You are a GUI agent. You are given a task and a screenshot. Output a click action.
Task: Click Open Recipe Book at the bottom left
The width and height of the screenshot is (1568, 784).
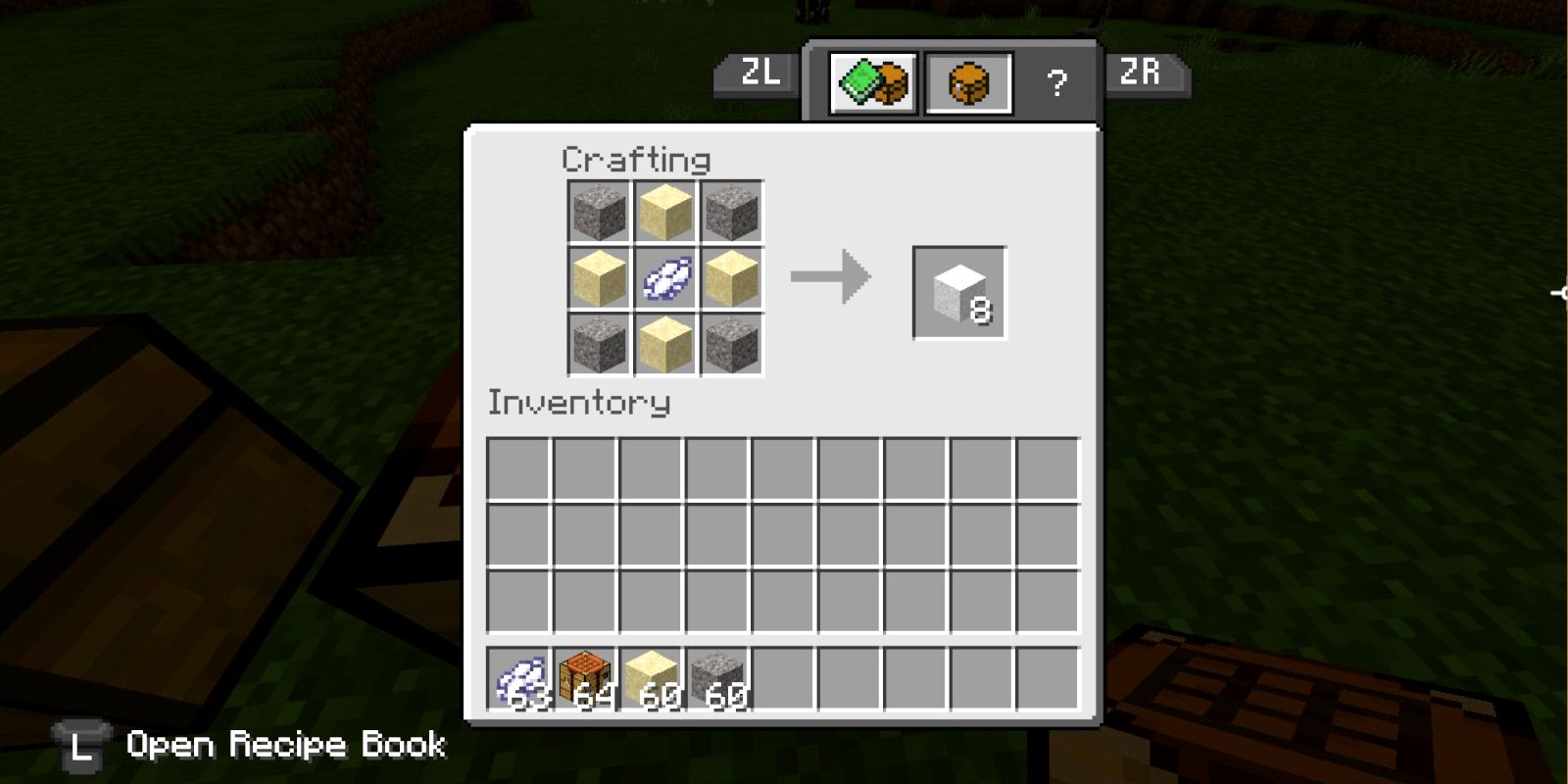(x=284, y=745)
